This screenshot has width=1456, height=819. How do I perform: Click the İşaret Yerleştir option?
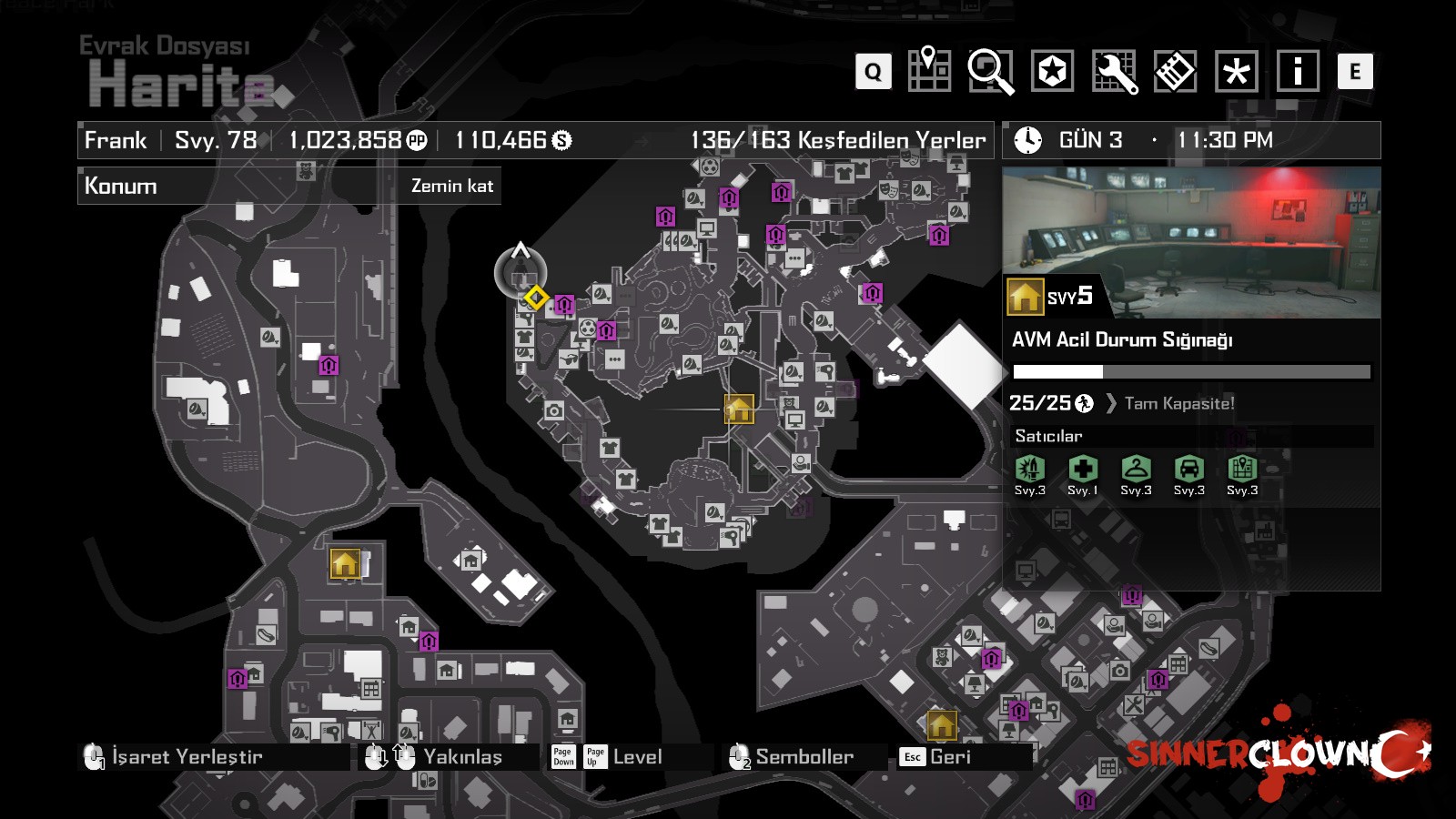point(187,756)
